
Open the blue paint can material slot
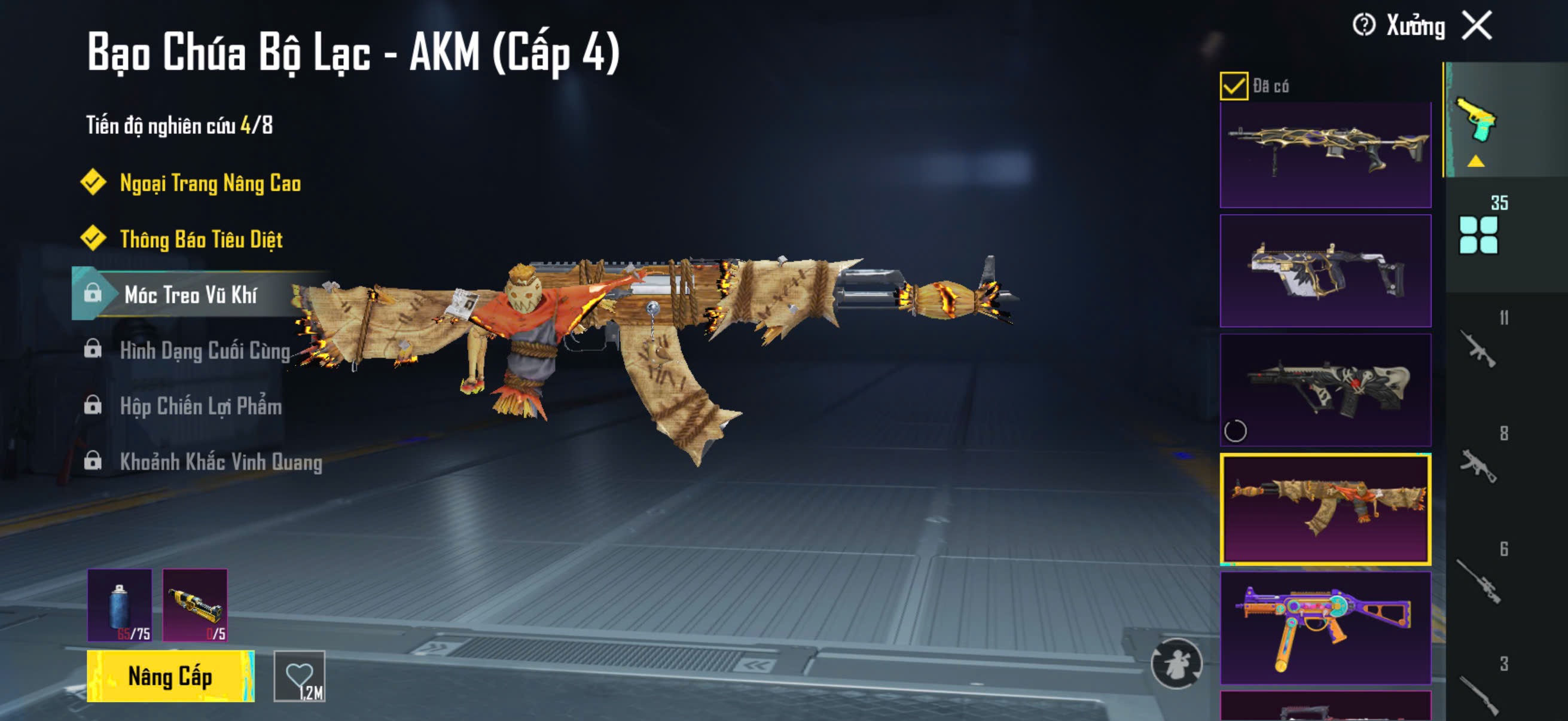coord(120,606)
